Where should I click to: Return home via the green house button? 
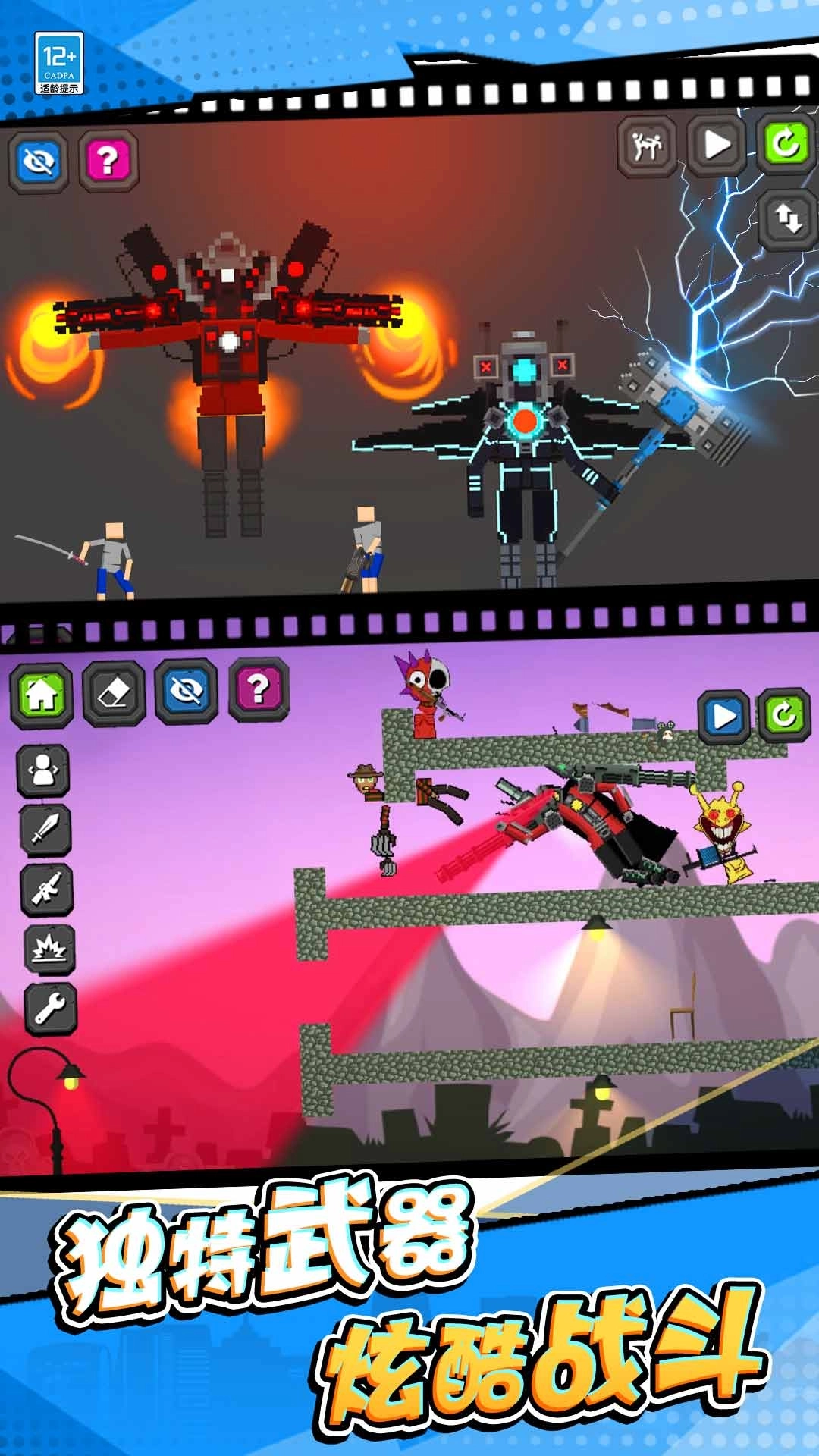click(x=42, y=693)
